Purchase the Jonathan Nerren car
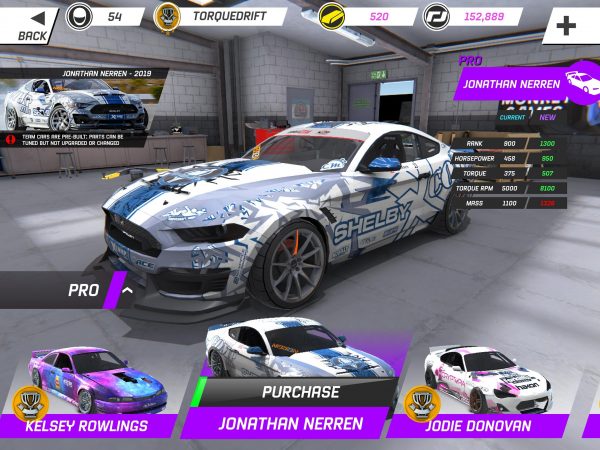The image size is (600, 450). (300, 392)
